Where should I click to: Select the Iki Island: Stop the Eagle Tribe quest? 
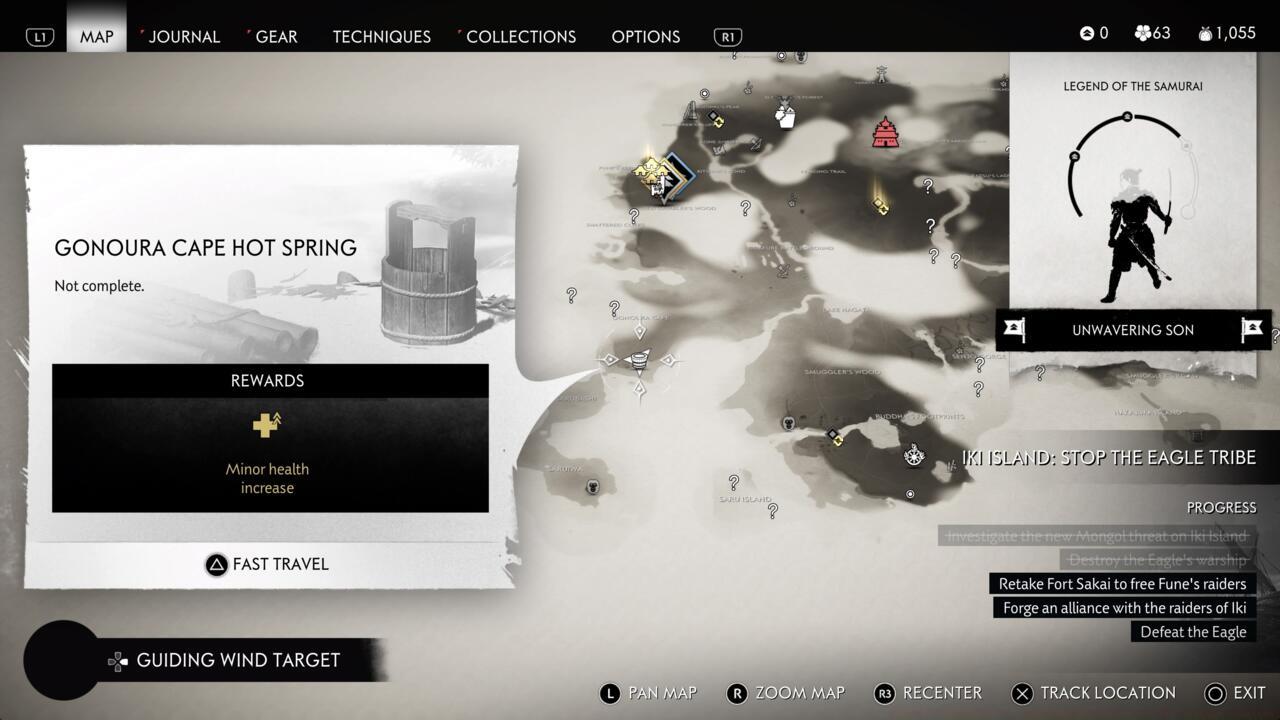[x=1108, y=458]
